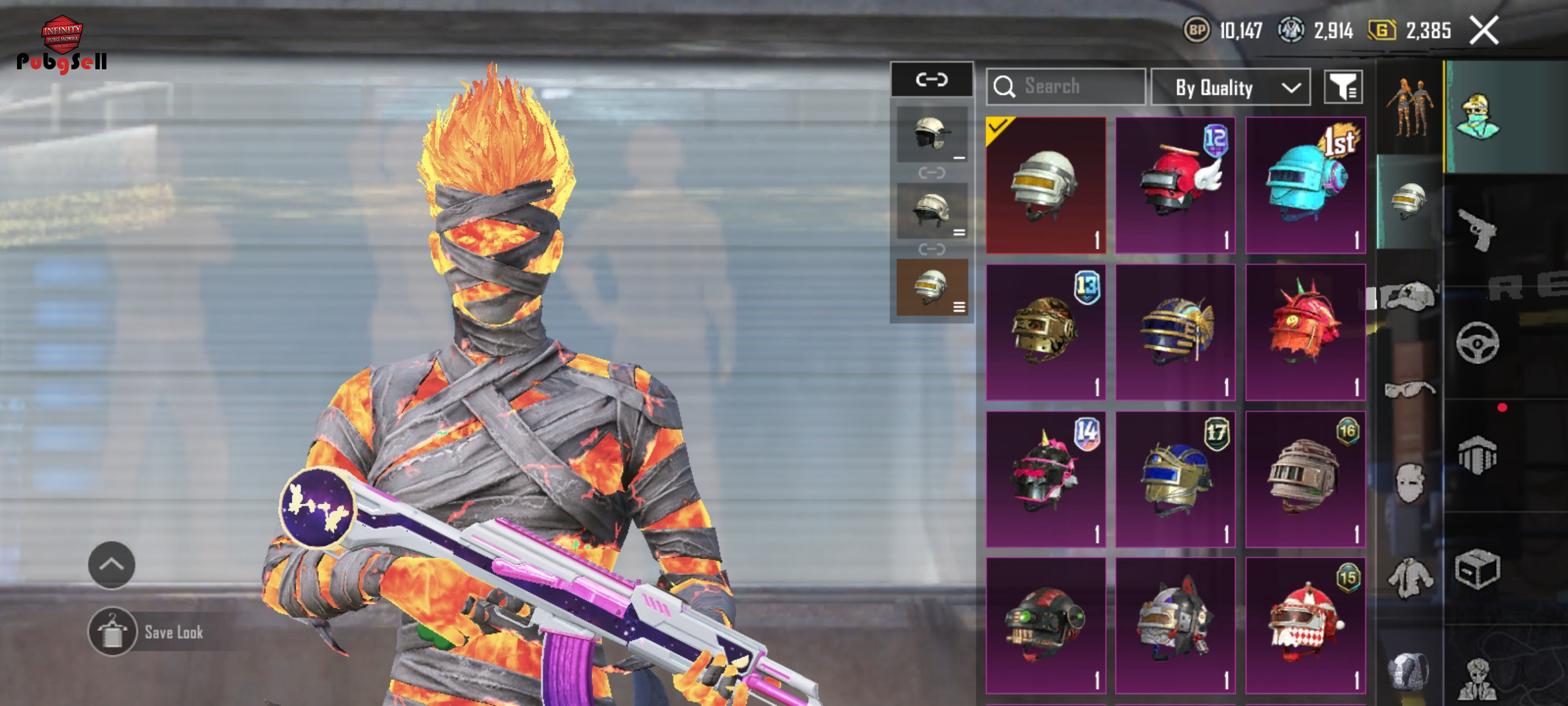Close the inventory screen
This screenshot has width=1568, height=706.
[x=1484, y=31]
